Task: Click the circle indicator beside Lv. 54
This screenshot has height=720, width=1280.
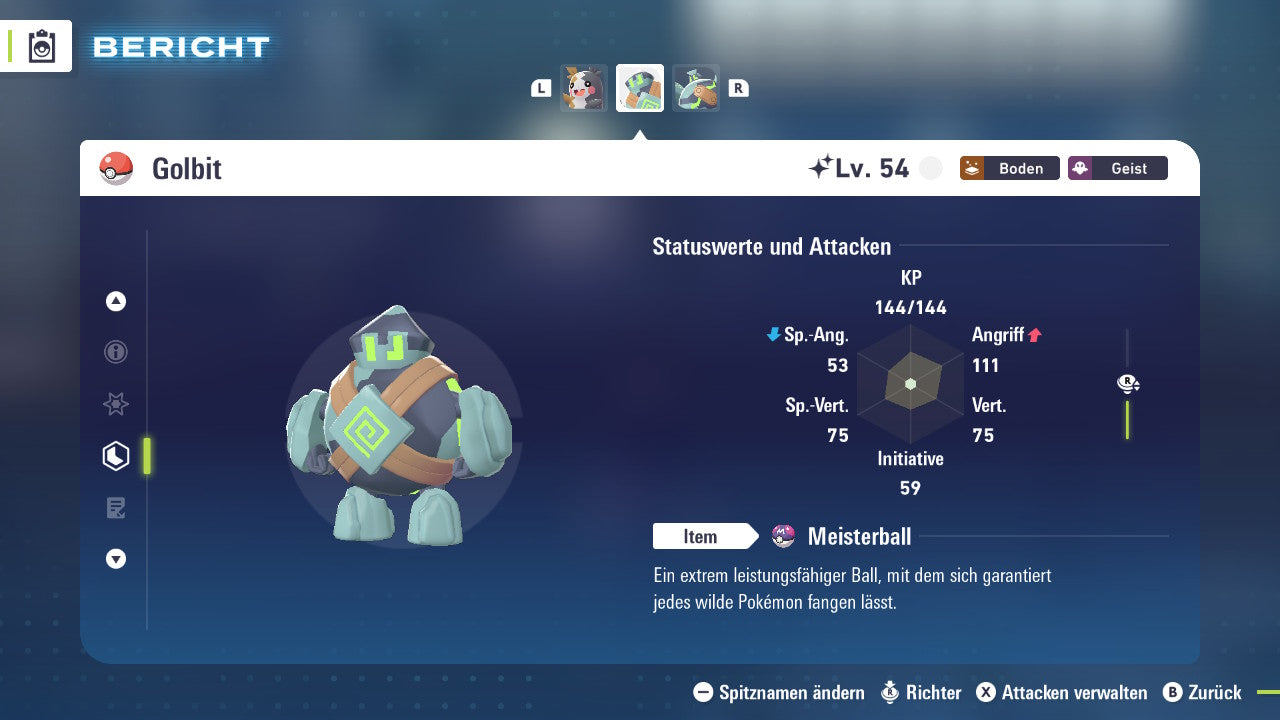Action: pyautogui.click(x=930, y=168)
